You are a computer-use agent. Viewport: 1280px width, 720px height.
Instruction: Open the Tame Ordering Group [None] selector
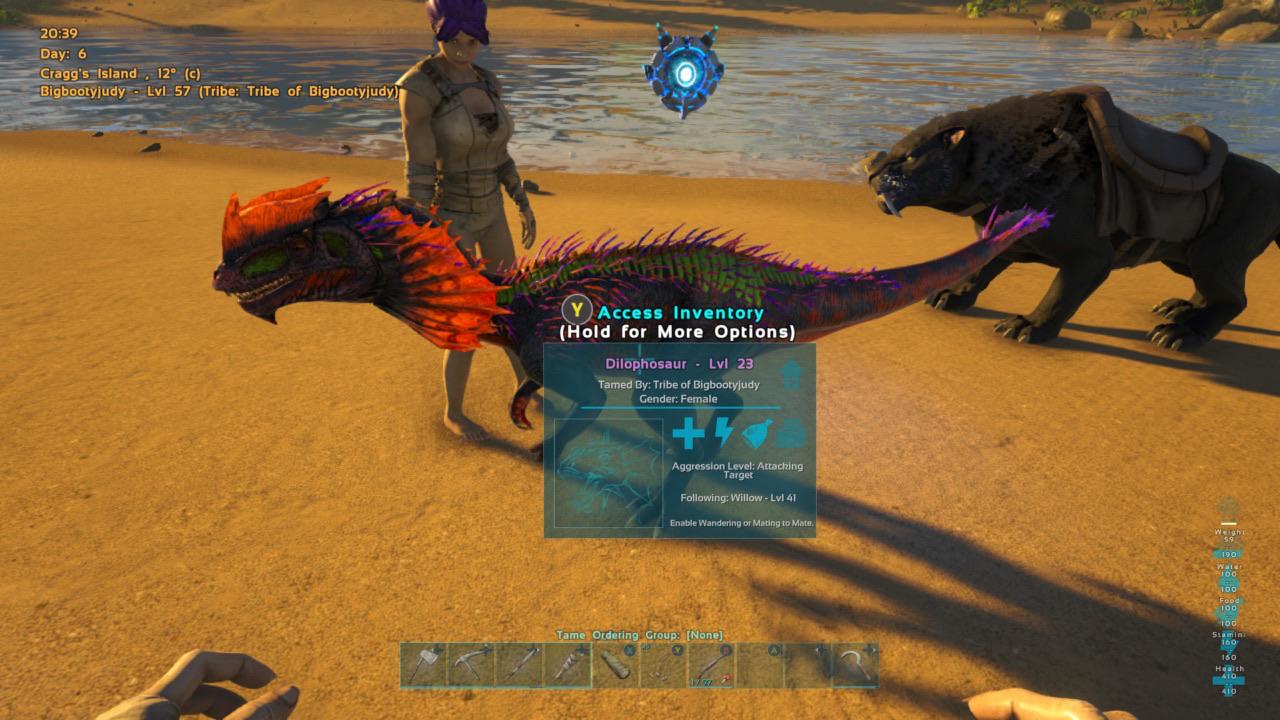[x=640, y=635]
